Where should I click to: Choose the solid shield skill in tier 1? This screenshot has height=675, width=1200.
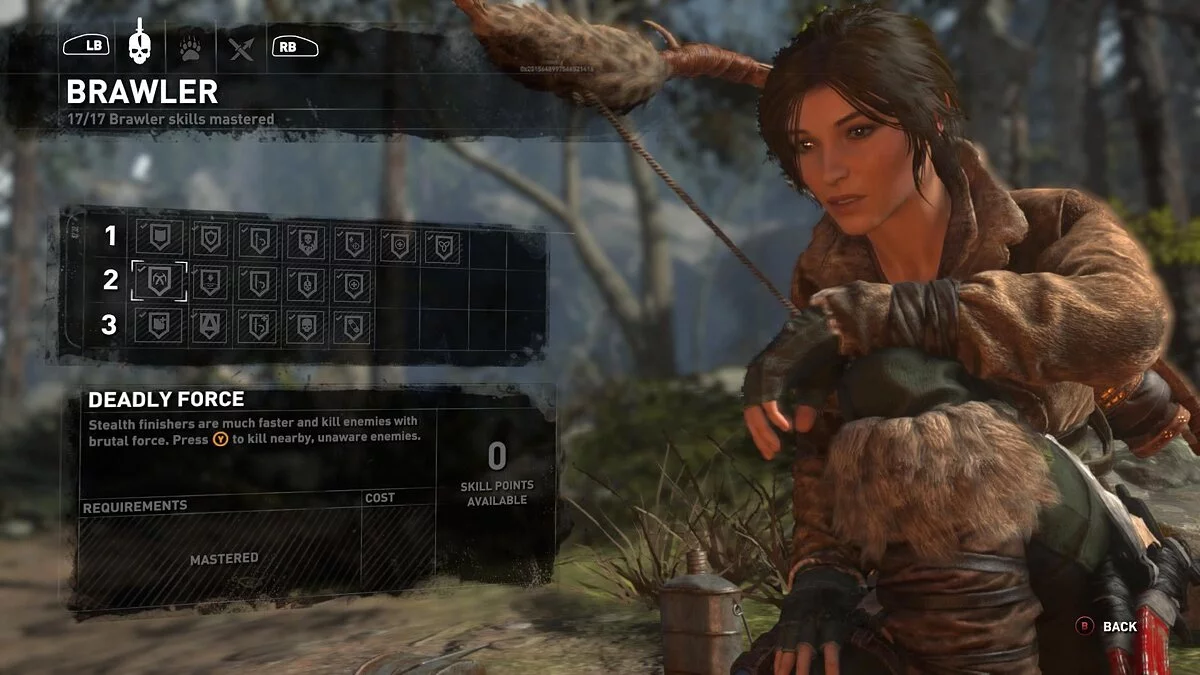[160, 238]
